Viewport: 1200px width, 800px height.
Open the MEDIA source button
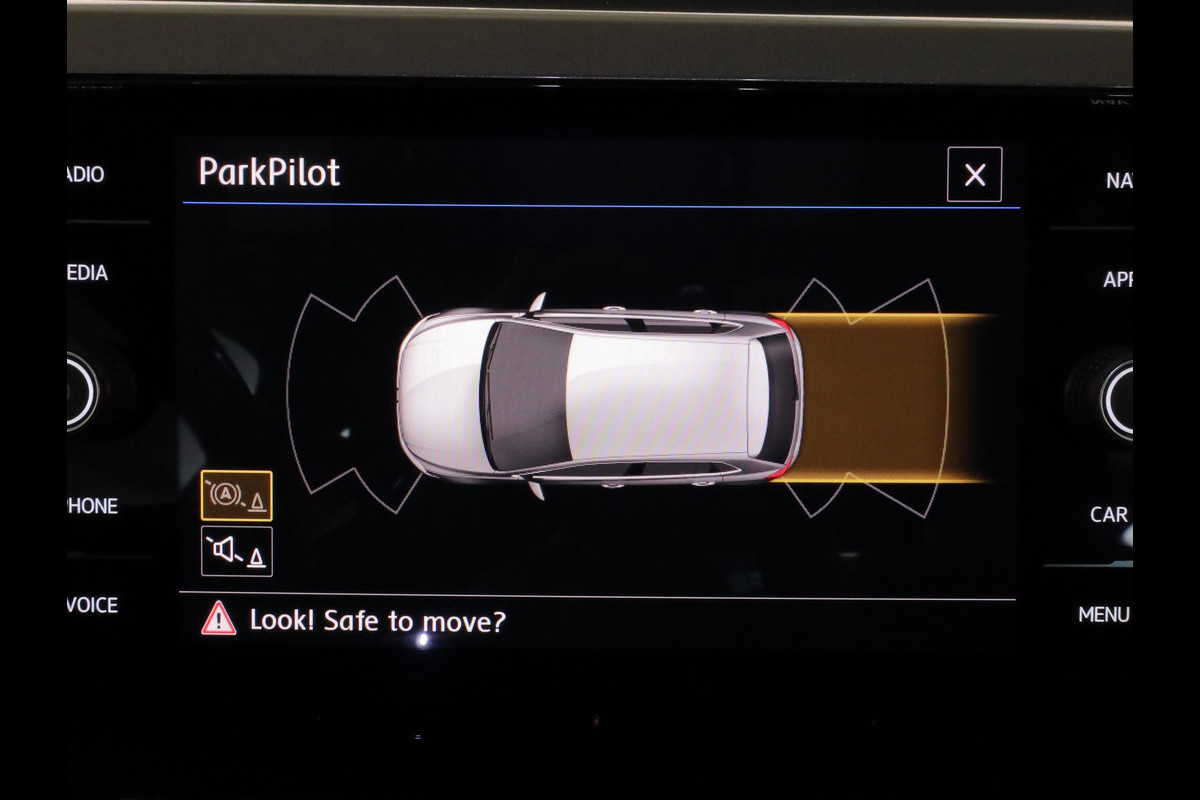click(88, 273)
